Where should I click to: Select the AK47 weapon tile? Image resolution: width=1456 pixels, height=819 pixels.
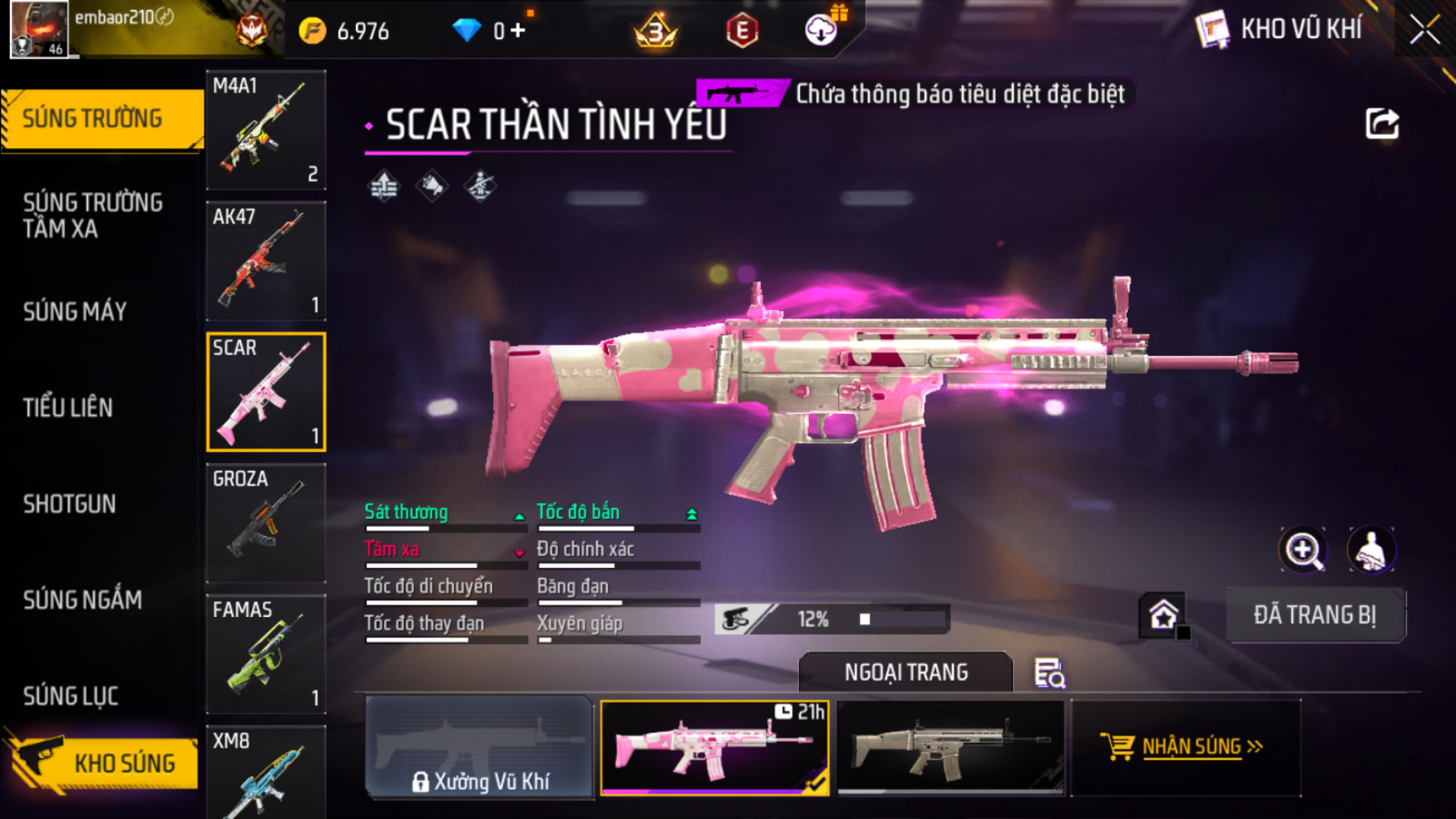coord(266,261)
